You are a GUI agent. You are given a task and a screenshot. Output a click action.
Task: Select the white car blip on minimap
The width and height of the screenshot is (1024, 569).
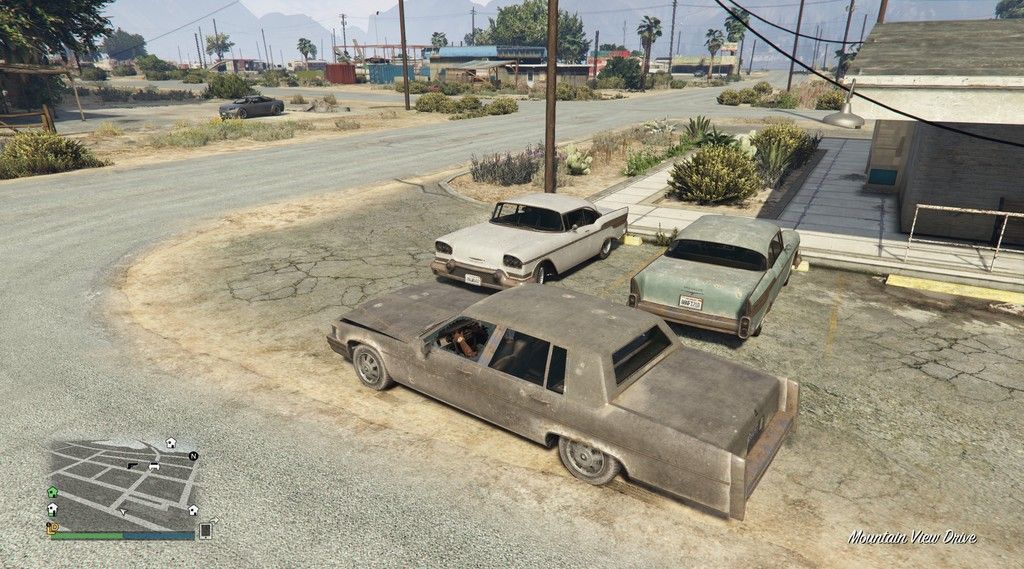coord(154,466)
